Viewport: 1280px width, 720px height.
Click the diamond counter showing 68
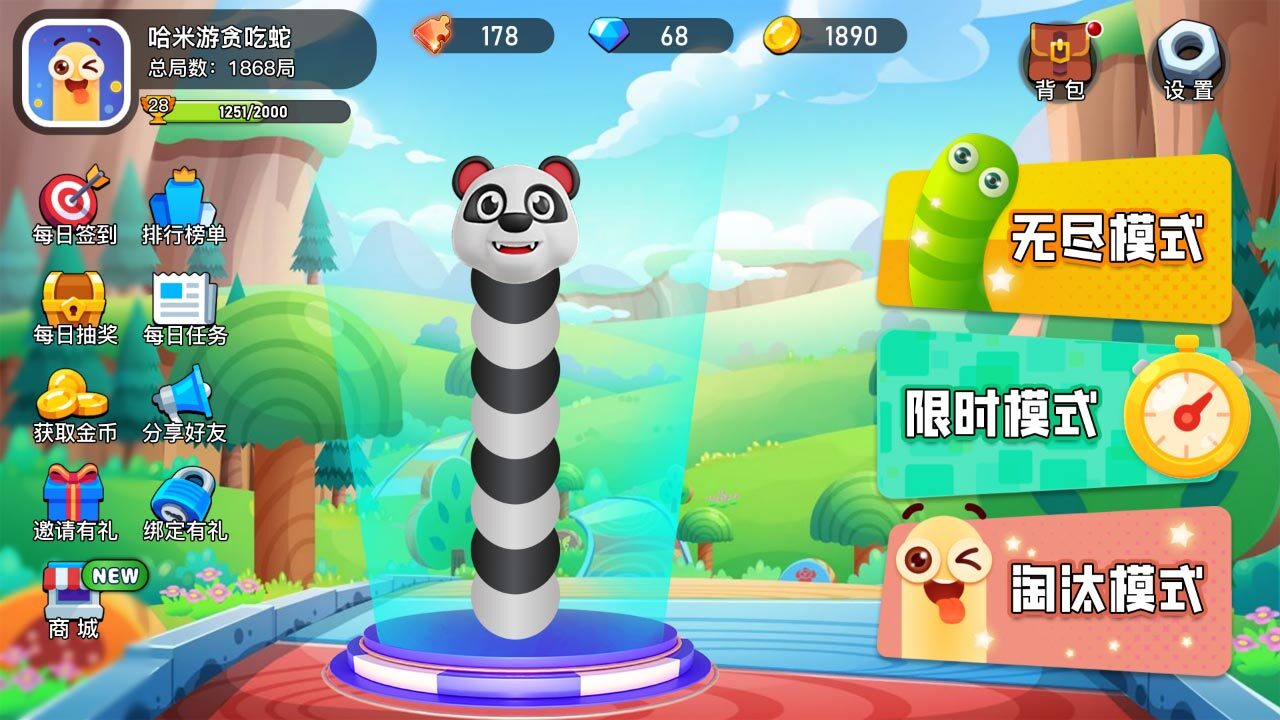coord(660,37)
